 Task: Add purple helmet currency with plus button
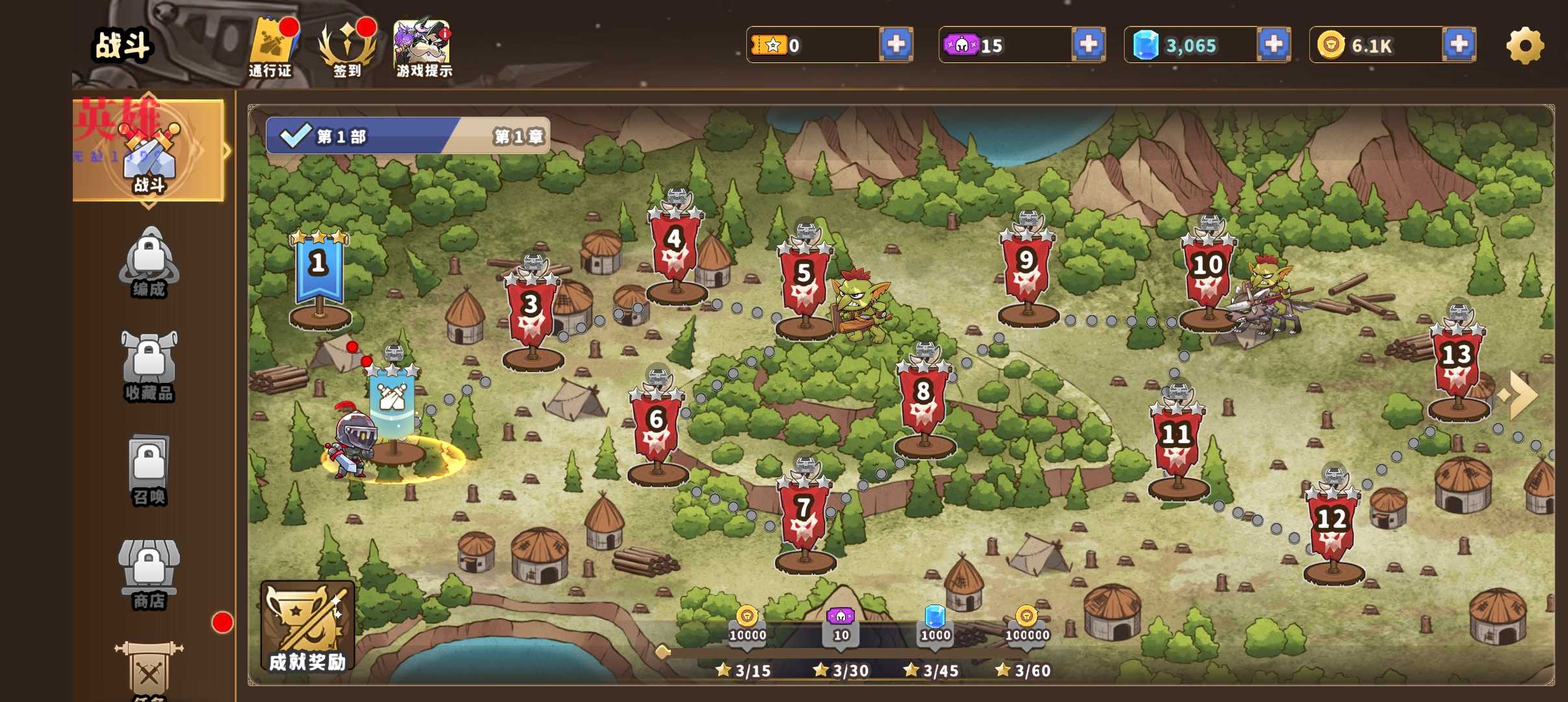[1088, 45]
